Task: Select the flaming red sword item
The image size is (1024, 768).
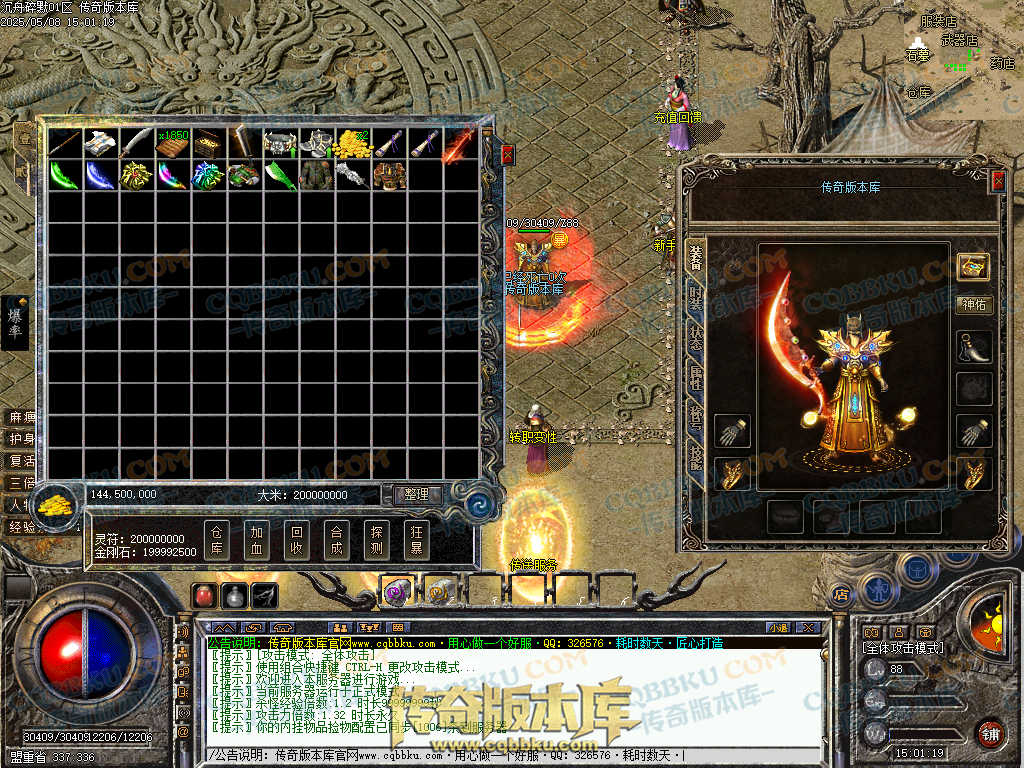Action: coord(458,143)
